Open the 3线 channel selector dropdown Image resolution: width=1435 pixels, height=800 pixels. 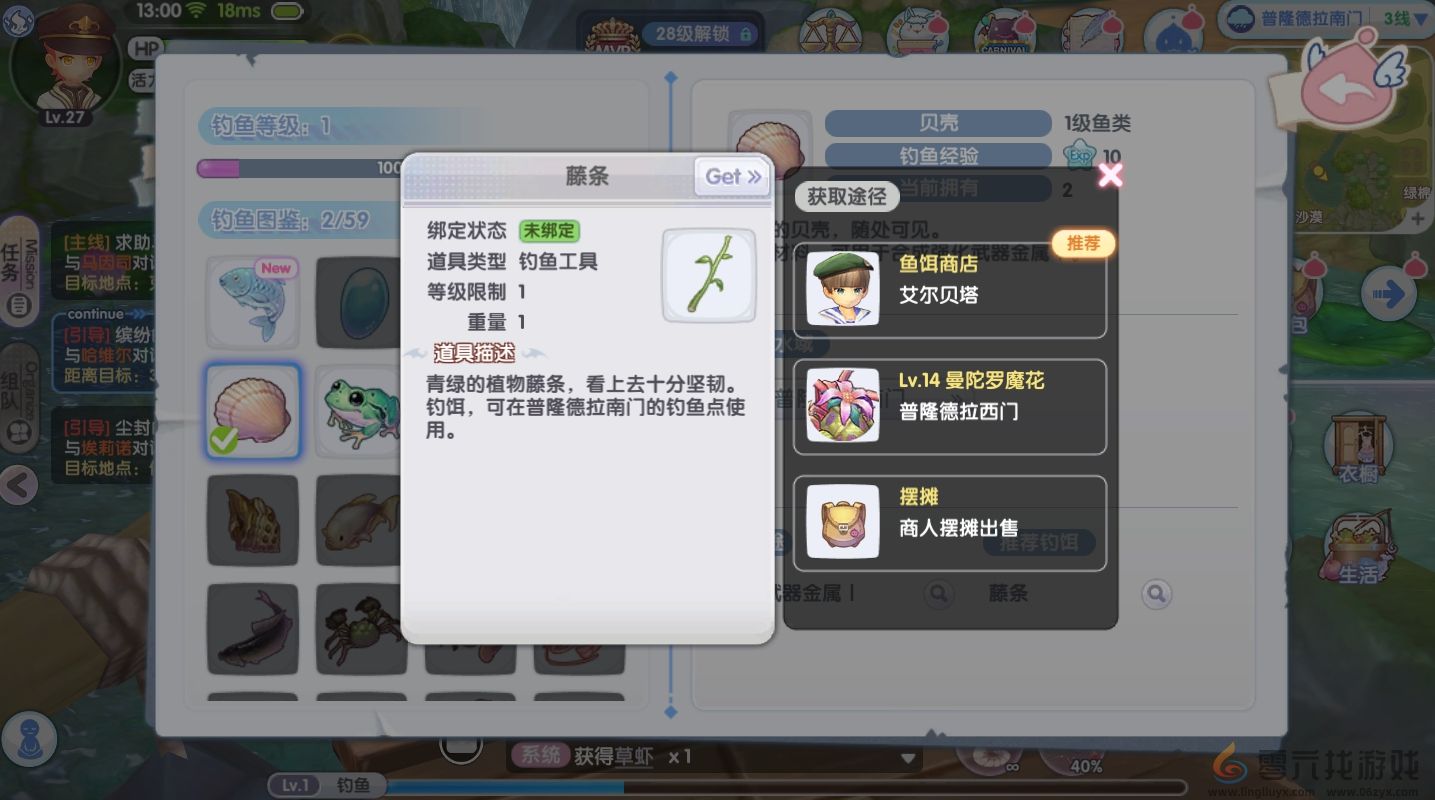pyautogui.click(x=1398, y=17)
